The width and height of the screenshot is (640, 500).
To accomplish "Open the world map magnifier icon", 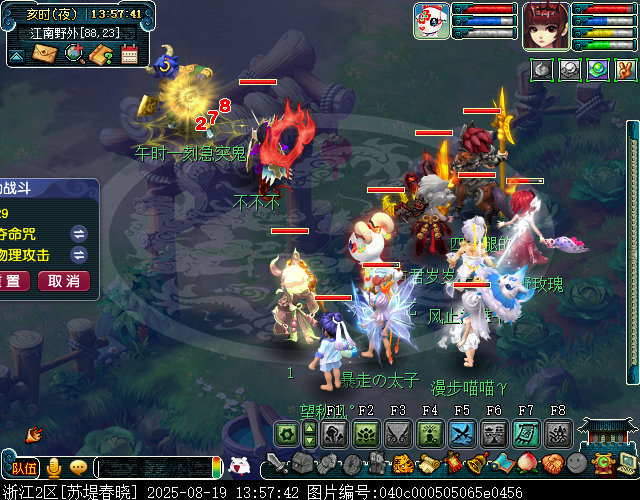I will pyautogui.click(x=73, y=54).
